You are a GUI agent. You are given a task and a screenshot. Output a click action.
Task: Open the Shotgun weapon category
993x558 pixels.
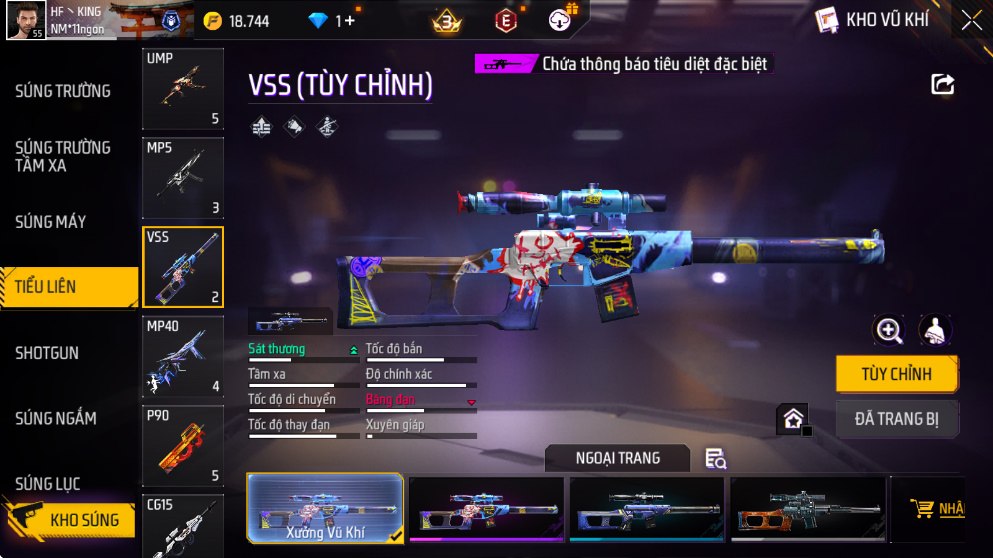pos(47,353)
